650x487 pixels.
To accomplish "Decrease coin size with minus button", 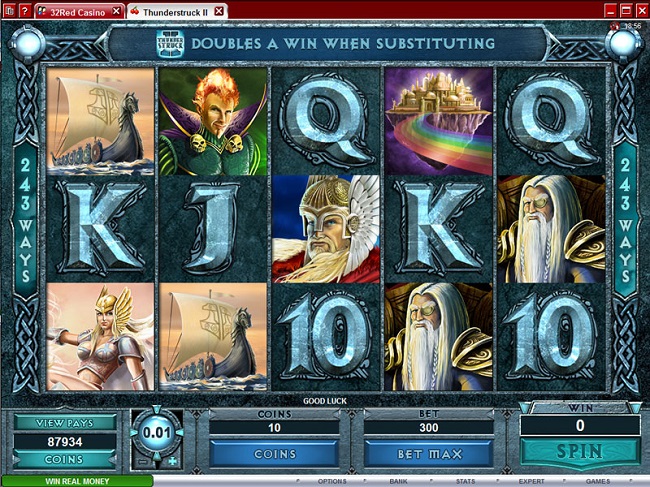I will tap(140, 461).
